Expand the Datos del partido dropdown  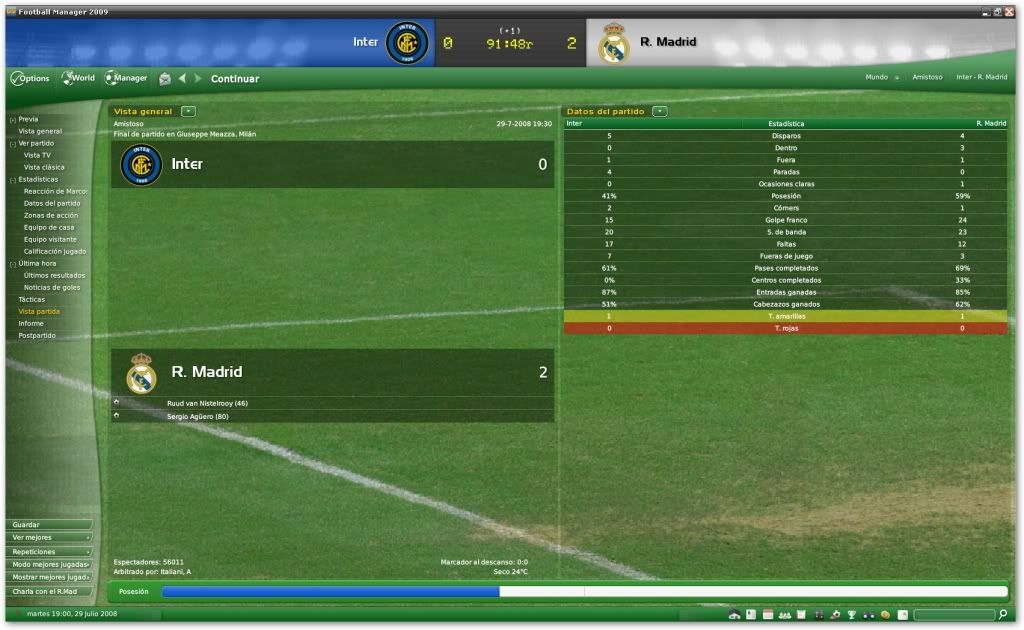[x=660, y=111]
